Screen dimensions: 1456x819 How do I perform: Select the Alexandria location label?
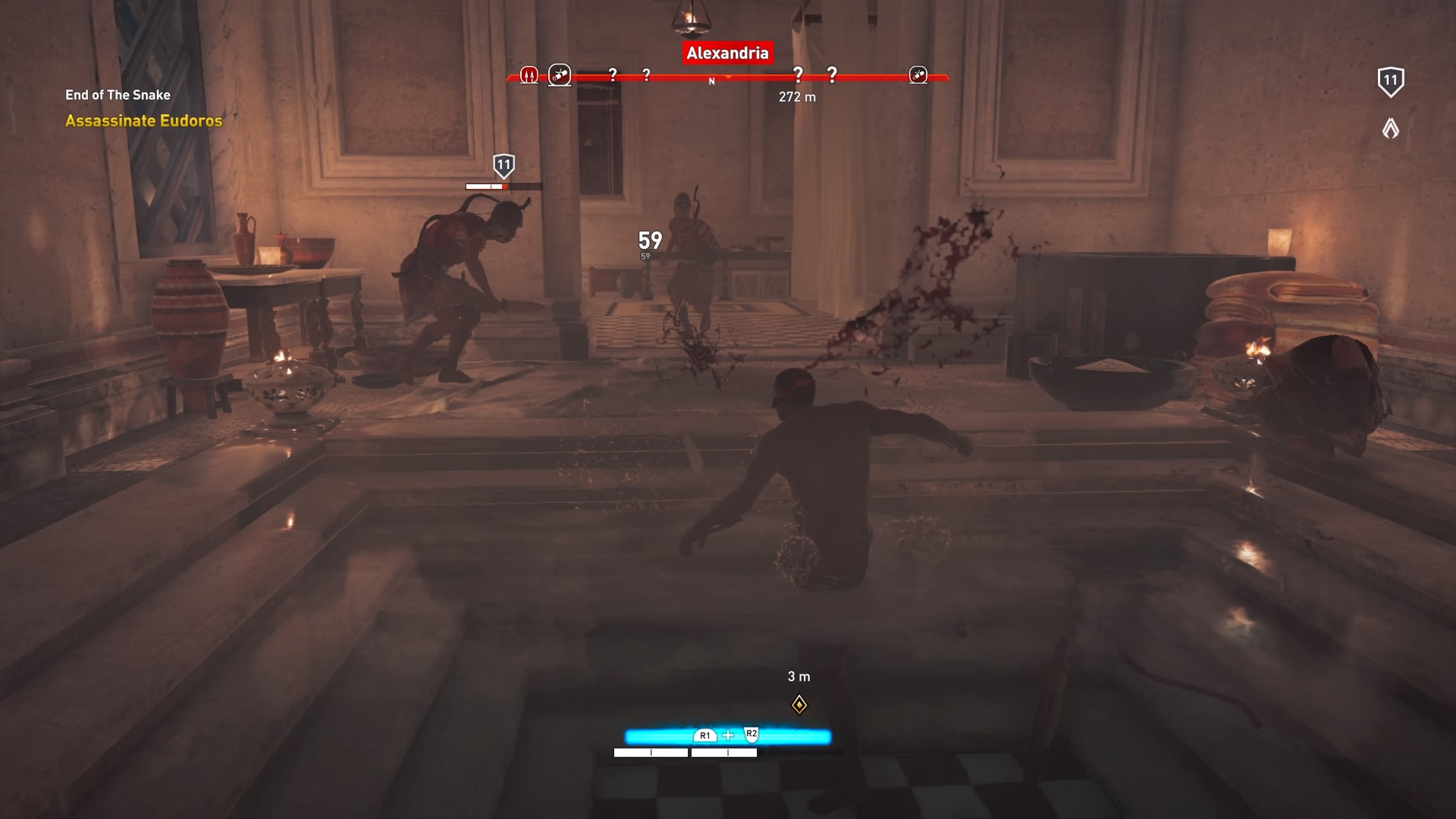click(x=727, y=52)
